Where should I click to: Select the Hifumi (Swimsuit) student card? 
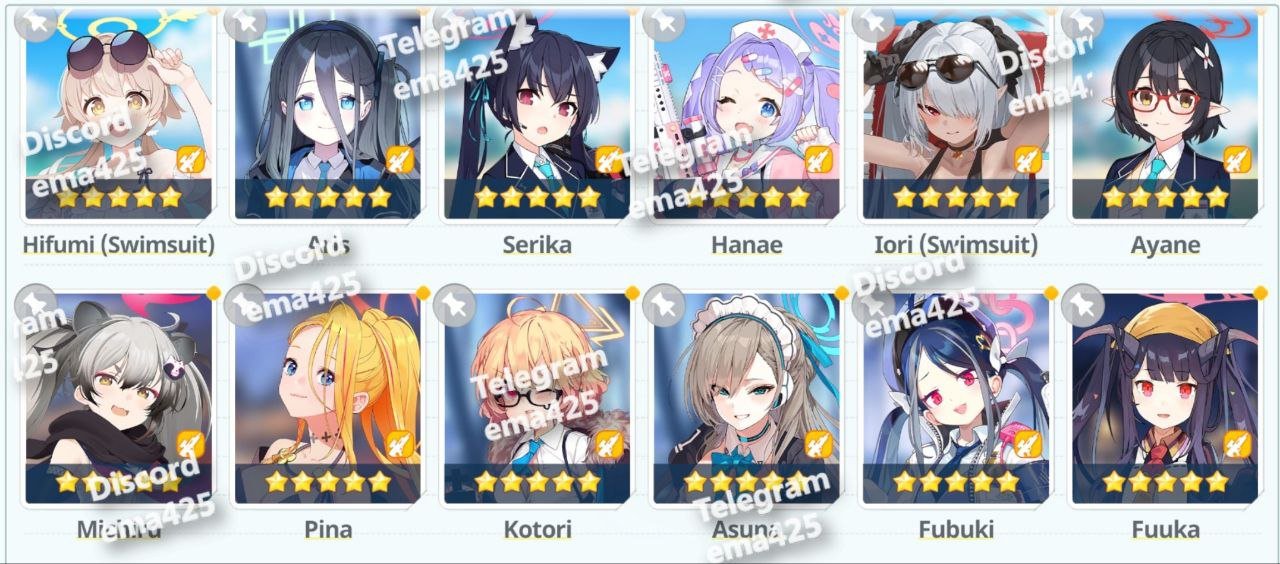pyautogui.click(x=118, y=110)
